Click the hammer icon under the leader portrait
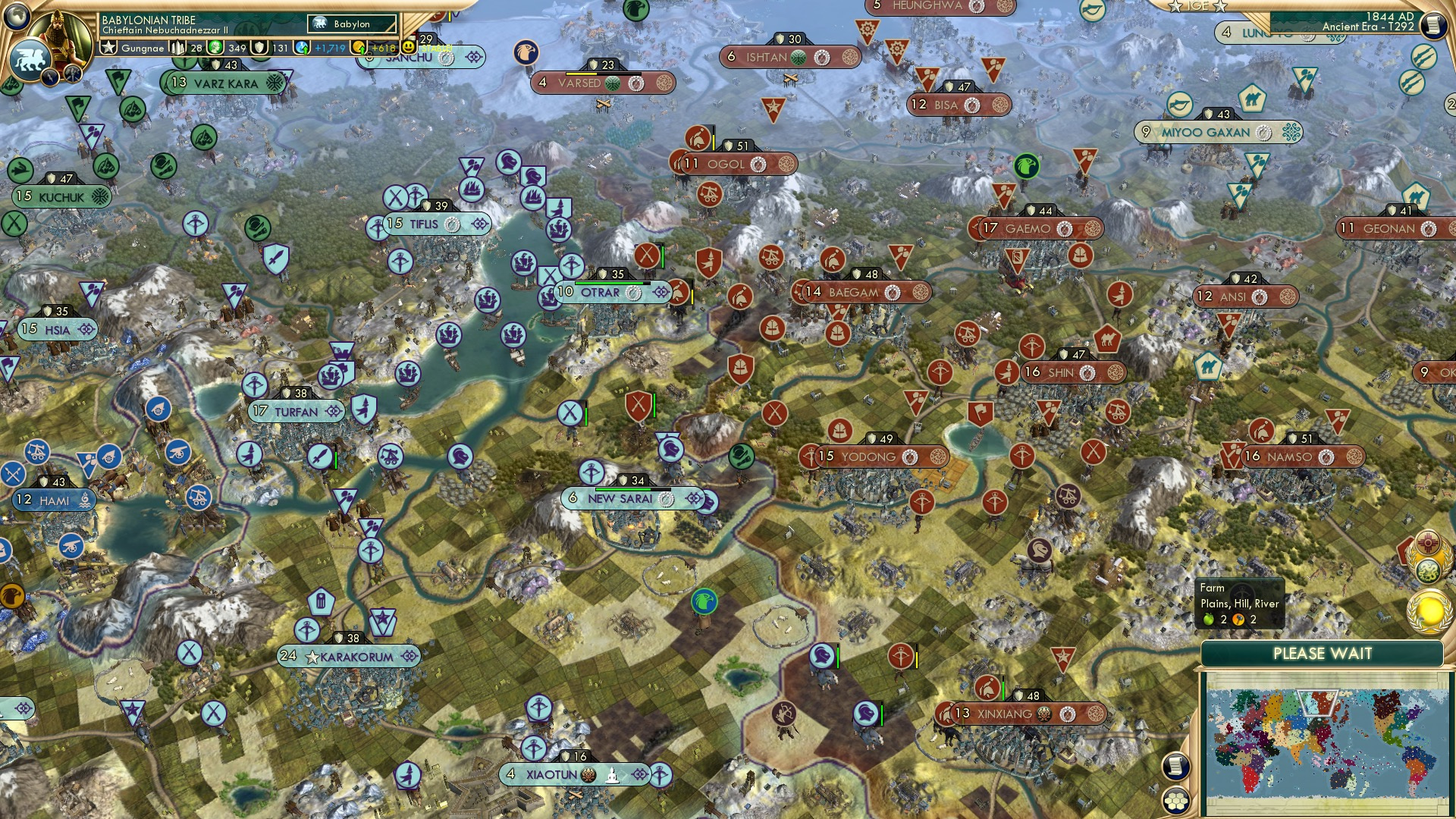 coord(72,74)
